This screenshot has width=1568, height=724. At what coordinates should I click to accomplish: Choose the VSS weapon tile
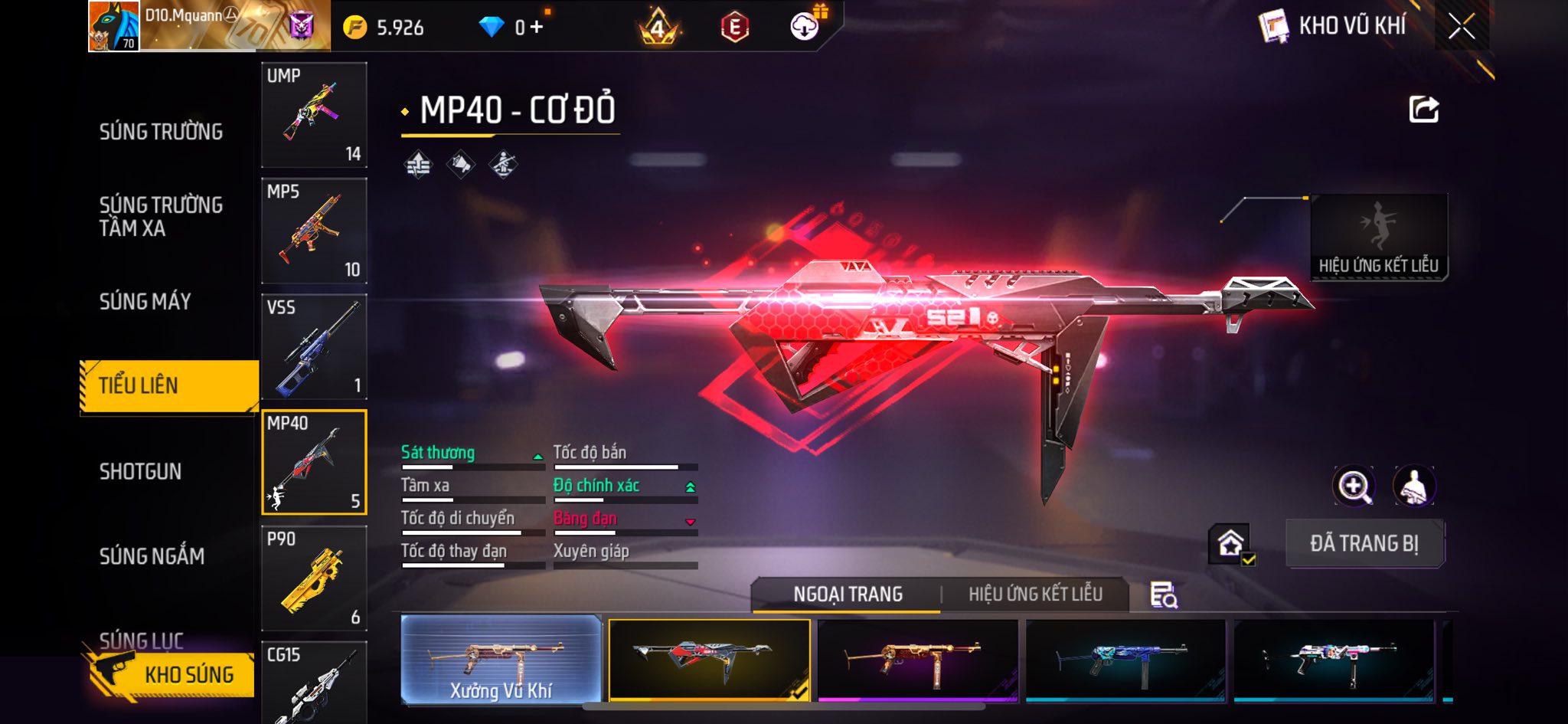tap(314, 346)
